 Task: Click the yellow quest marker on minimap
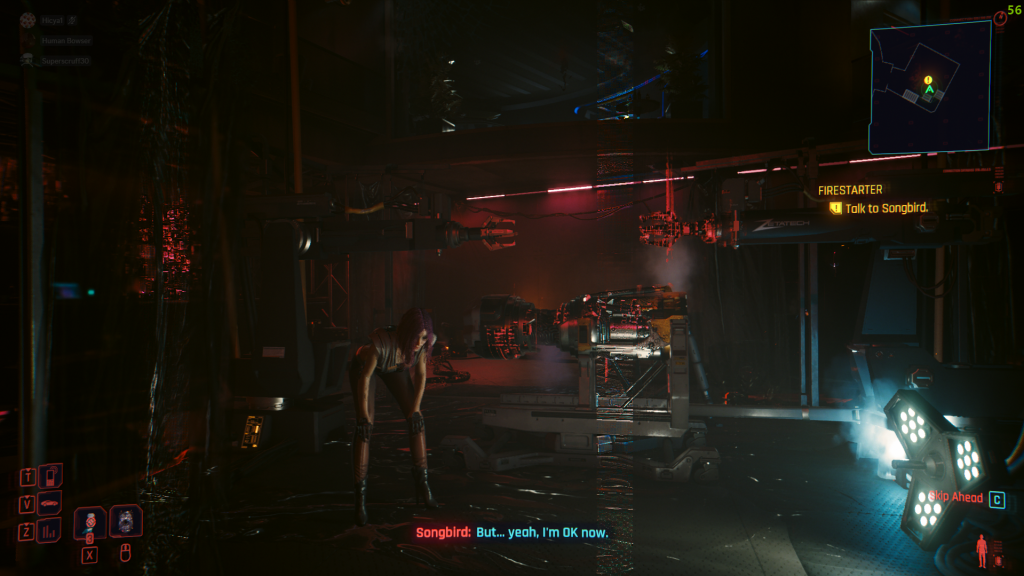[x=928, y=79]
